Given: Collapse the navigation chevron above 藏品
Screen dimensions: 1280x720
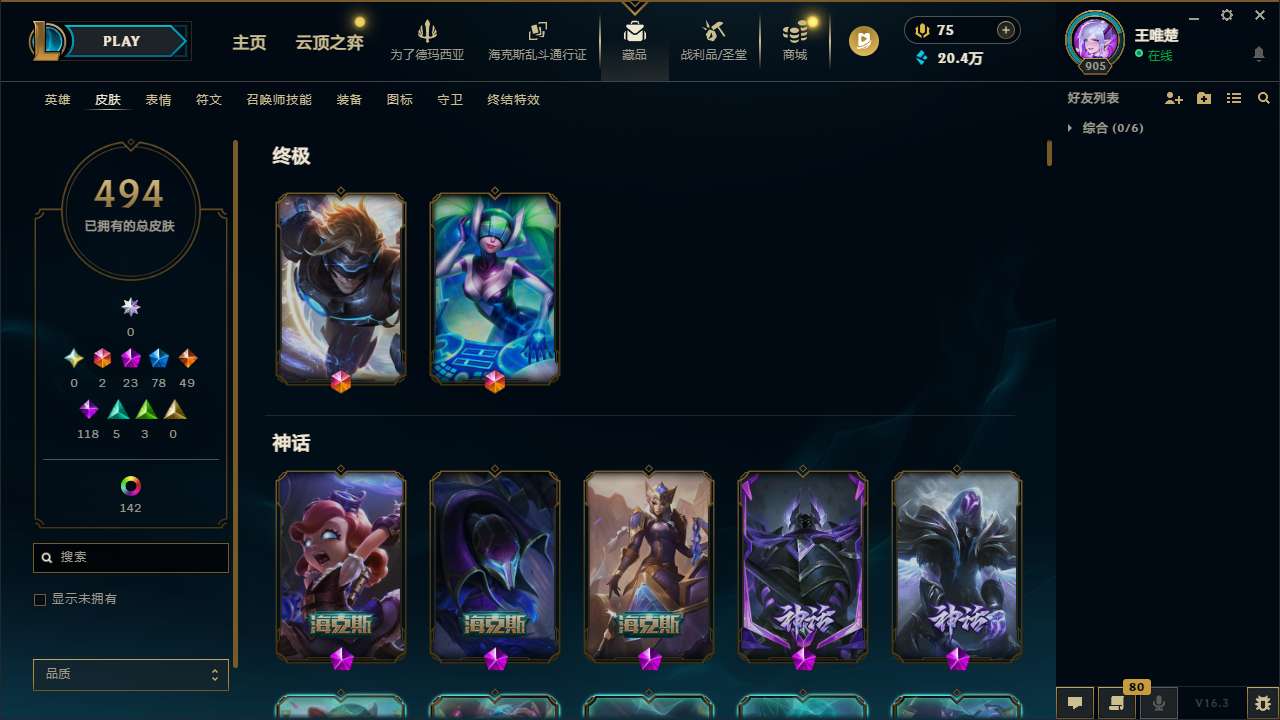Looking at the screenshot, I should click(x=634, y=5).
